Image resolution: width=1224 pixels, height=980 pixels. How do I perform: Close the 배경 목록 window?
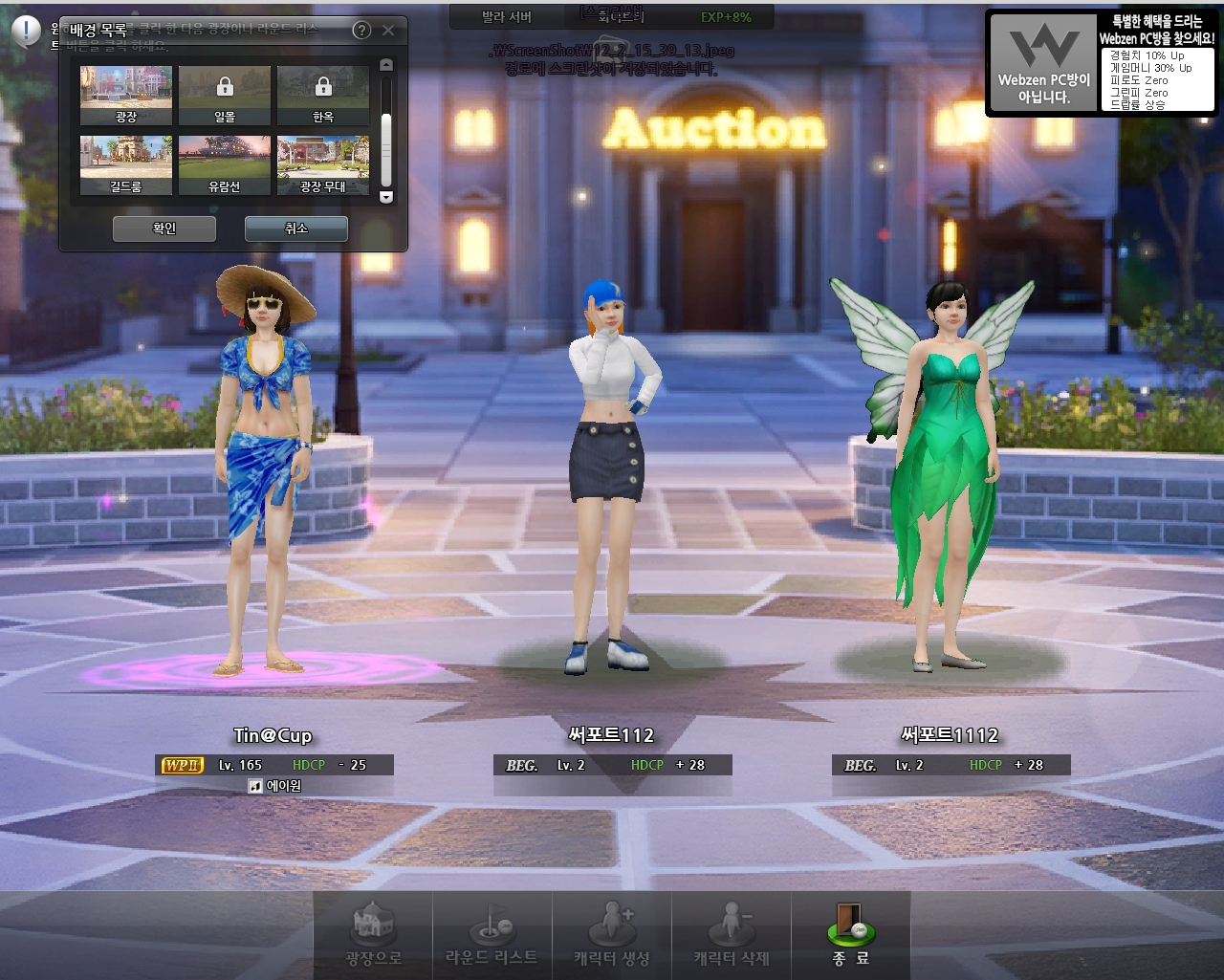click(388, 31)
